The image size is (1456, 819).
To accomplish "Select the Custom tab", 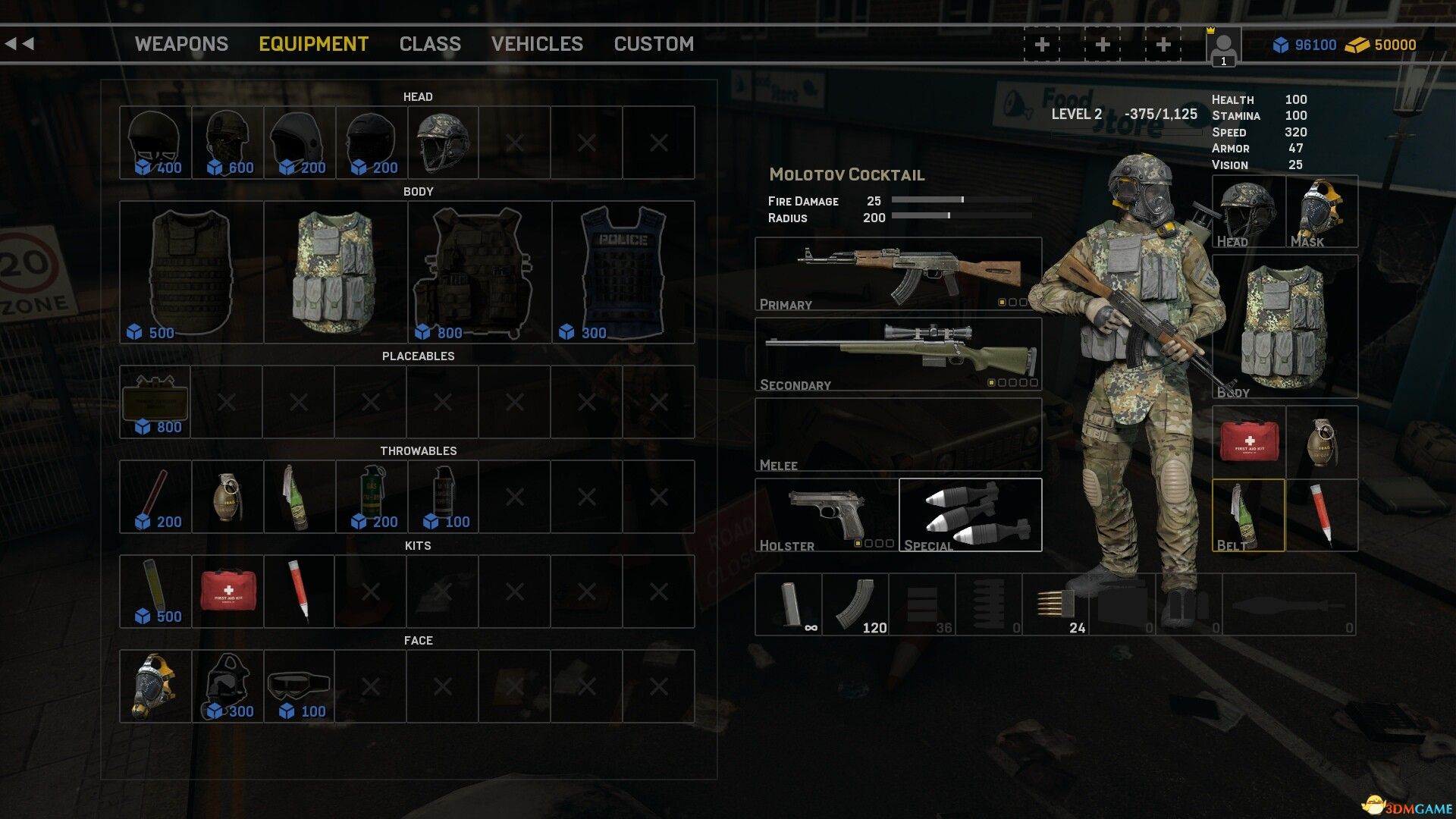I will point(654,44).
